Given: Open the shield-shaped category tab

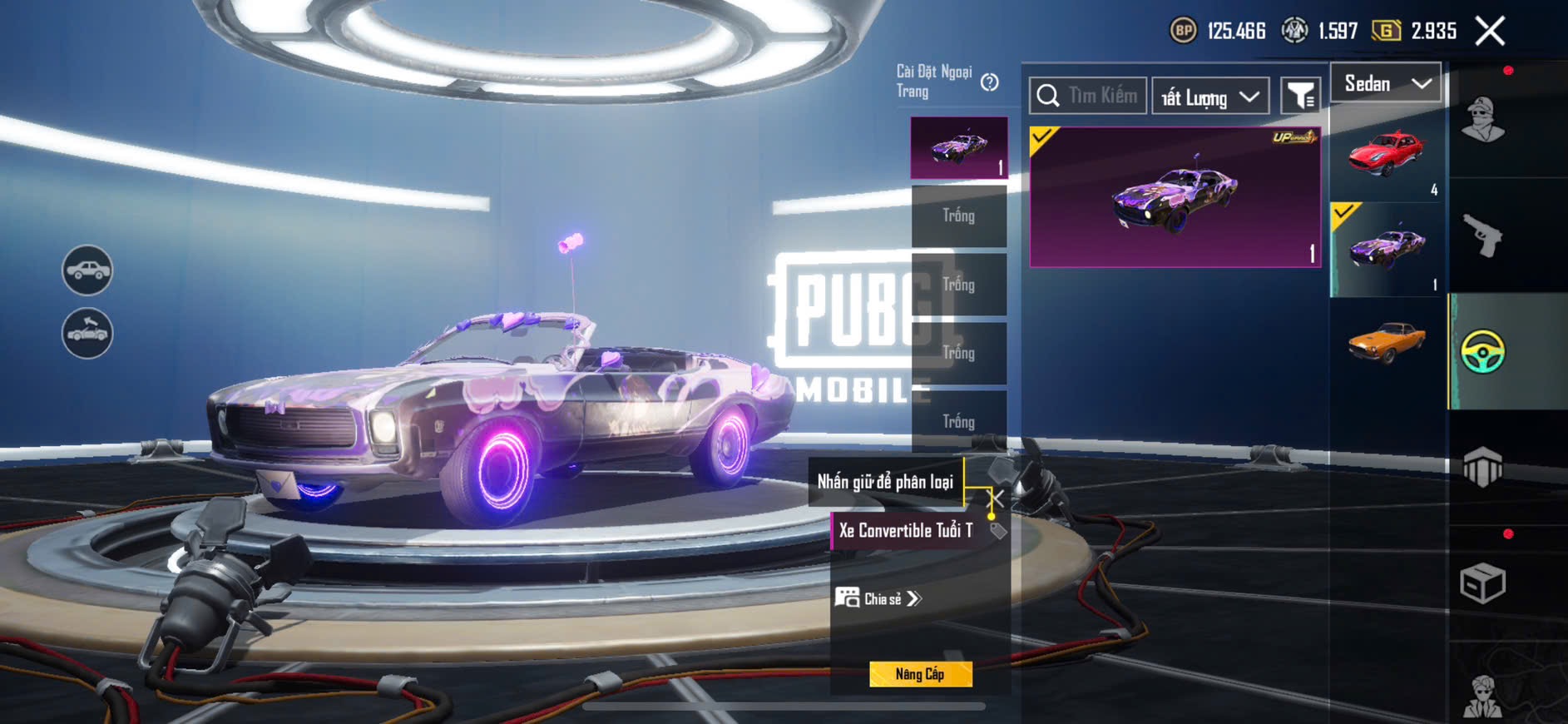Looking at the screenshot, I should pos(1482,467).
